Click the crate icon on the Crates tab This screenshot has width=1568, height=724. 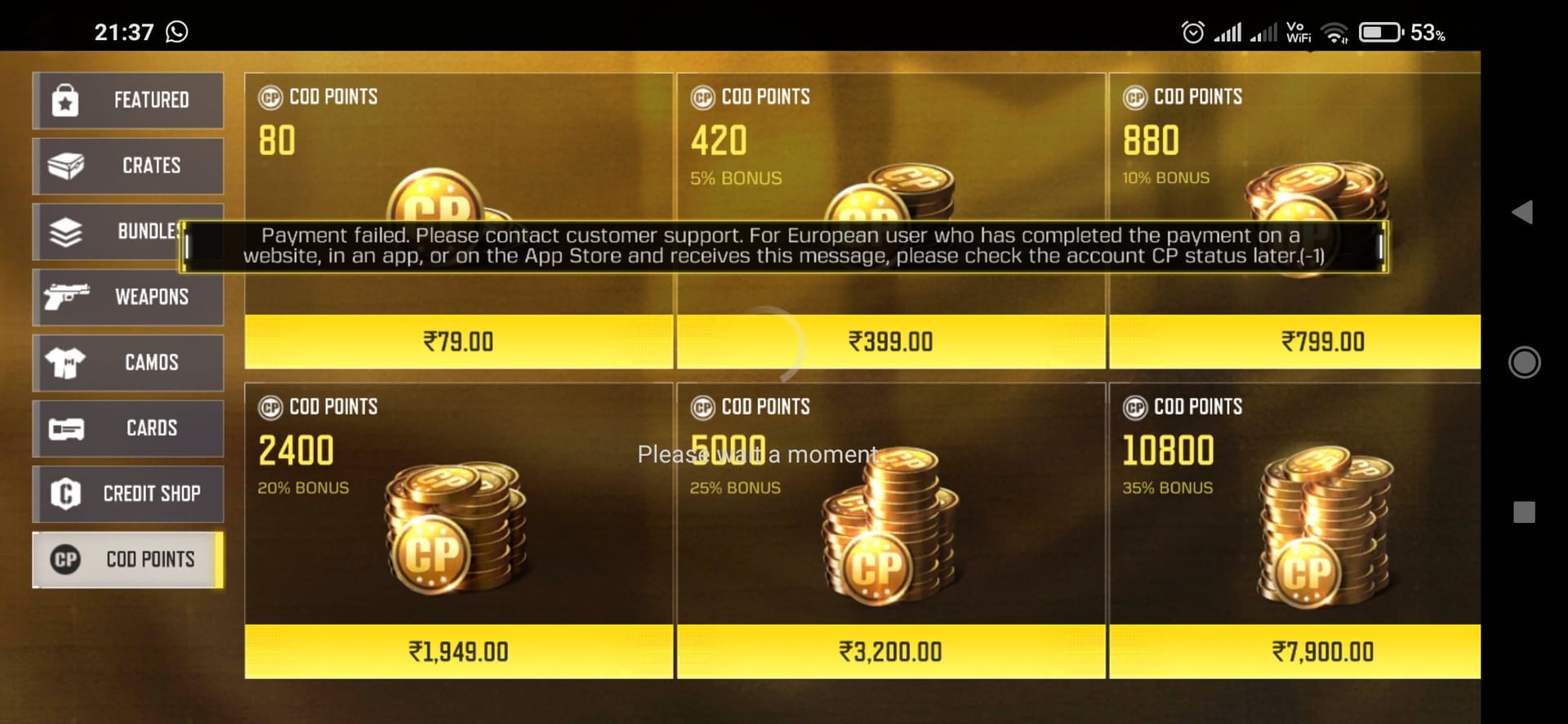(67, 165)
